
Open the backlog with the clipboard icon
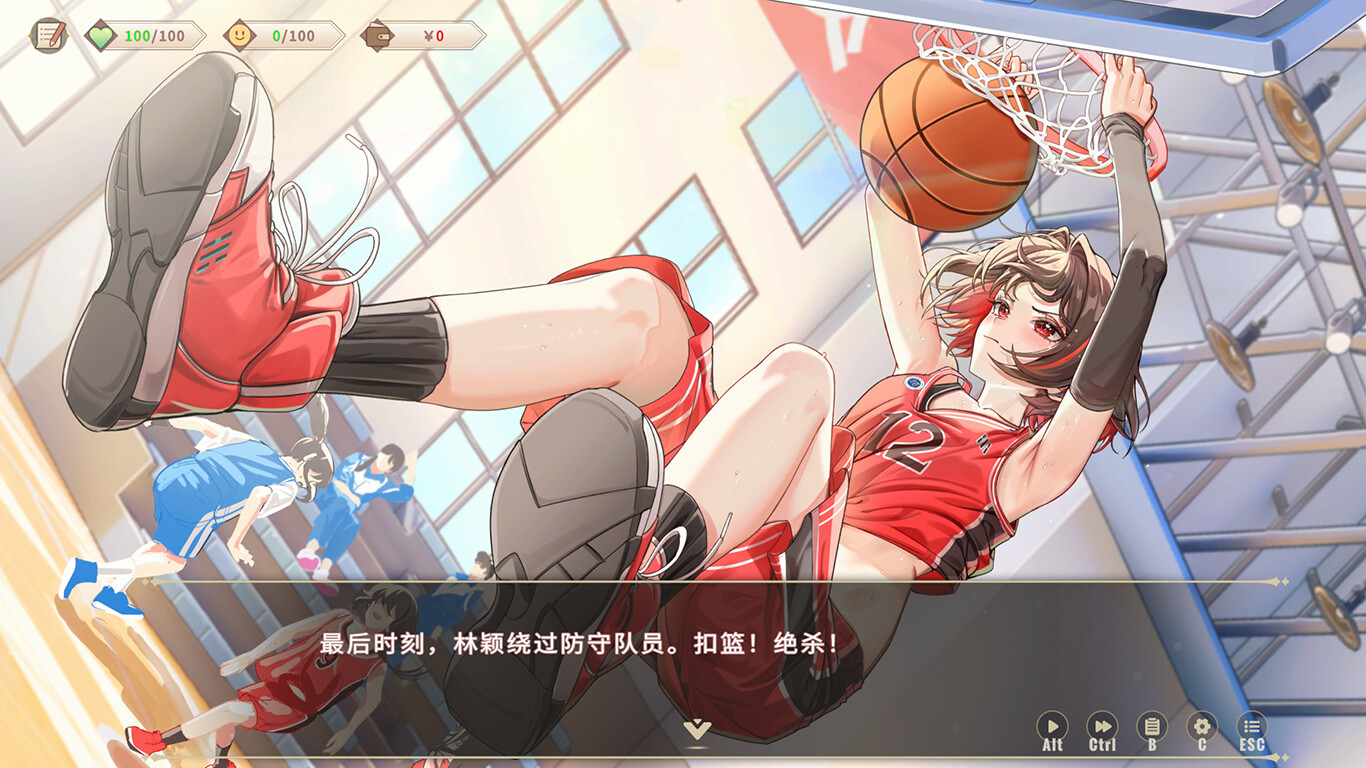coord(1152,726)
